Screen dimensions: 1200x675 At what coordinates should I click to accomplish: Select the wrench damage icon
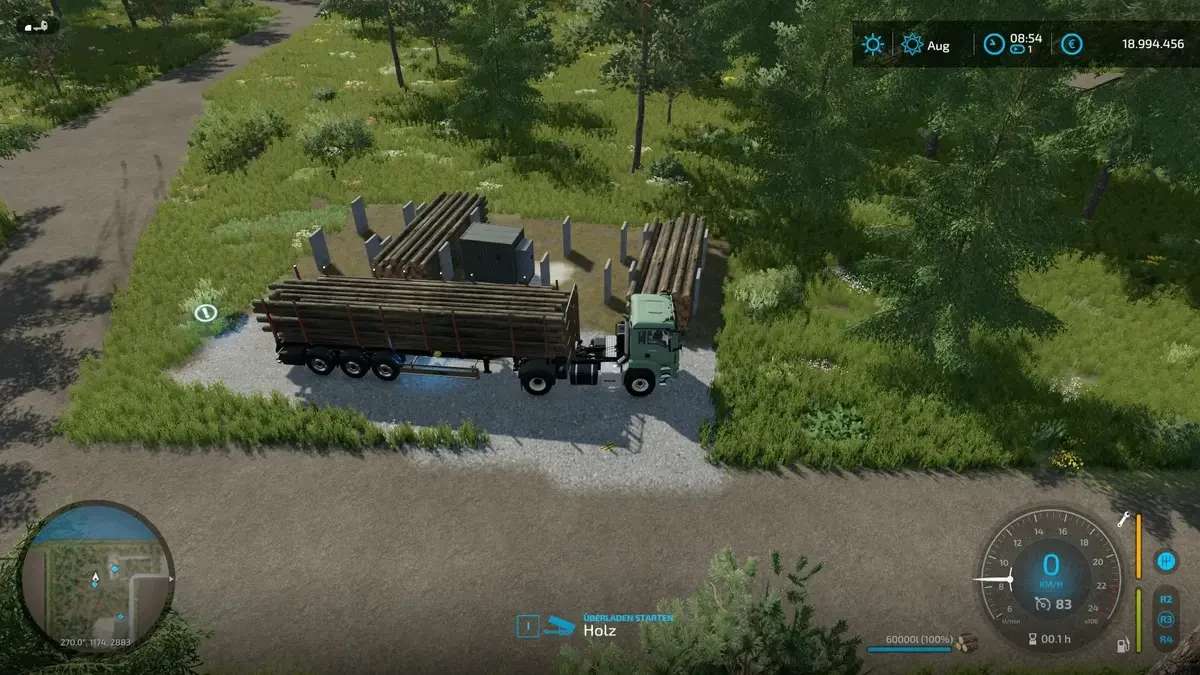click(x=1124, y=518)
